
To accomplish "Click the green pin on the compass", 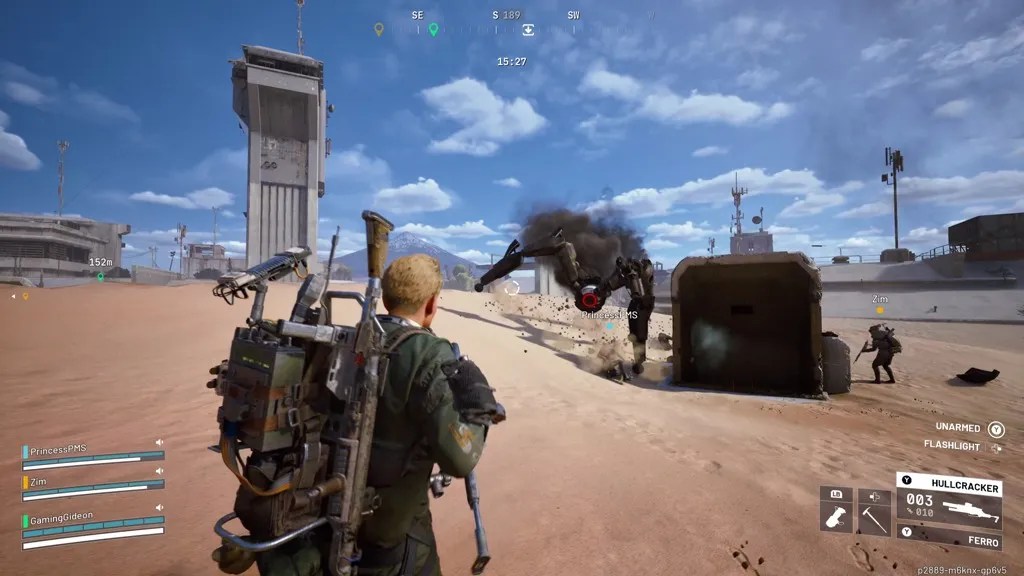I will tap(433, 29).
